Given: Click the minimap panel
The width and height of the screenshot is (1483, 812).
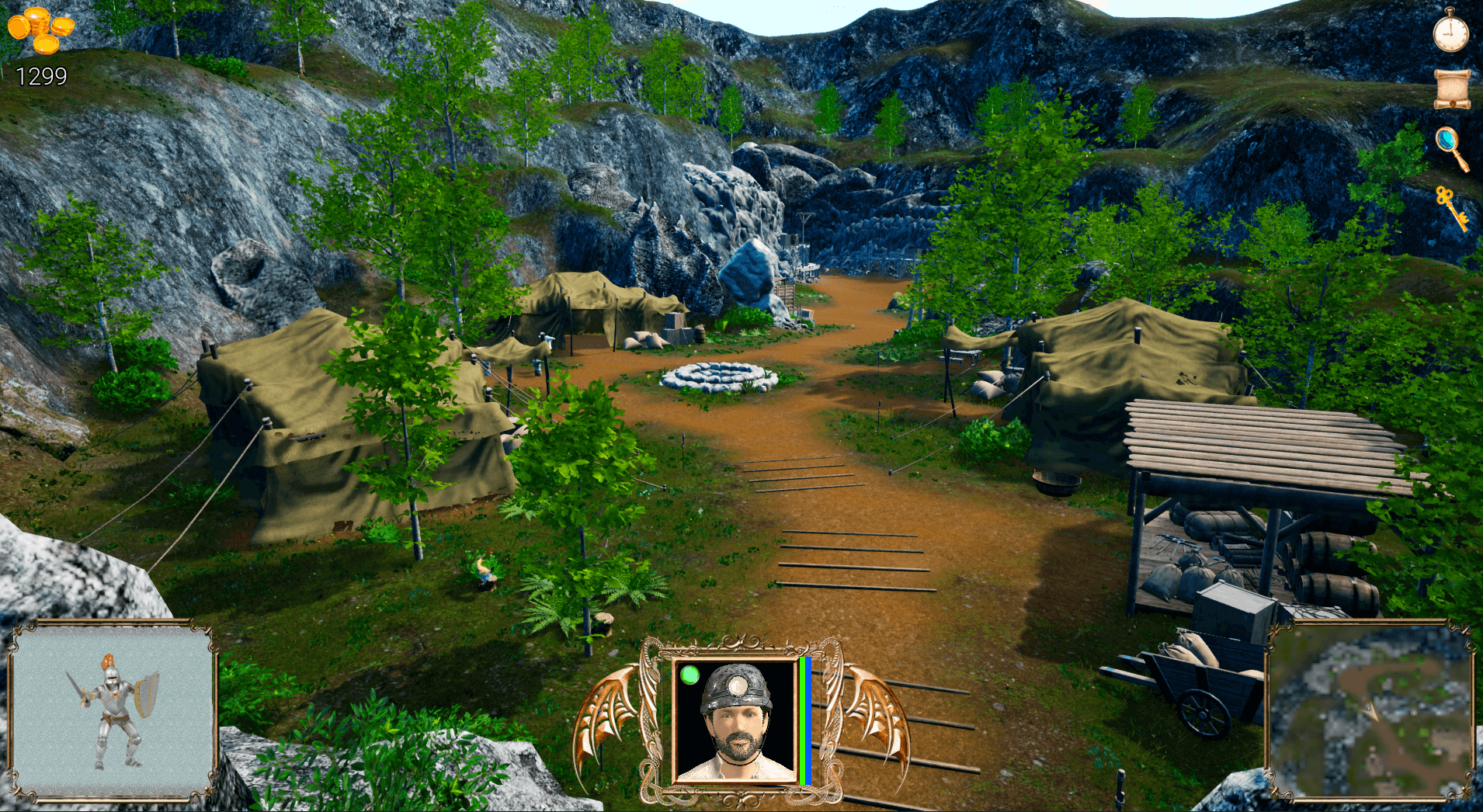Looking at the screenshot, I should [1370, 713].
